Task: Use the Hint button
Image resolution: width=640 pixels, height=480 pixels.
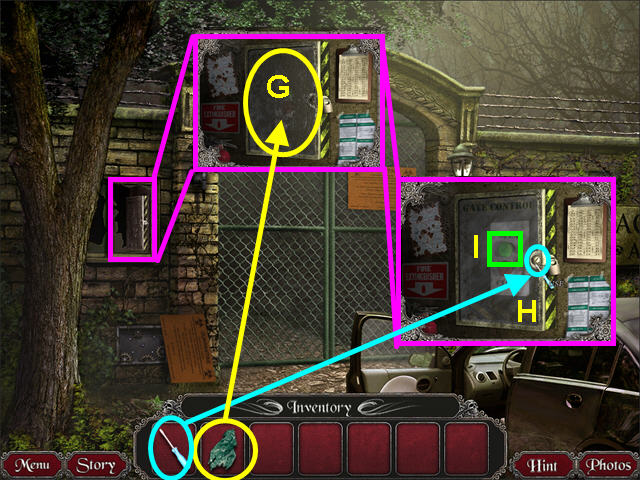Action: tap(545, 465)
